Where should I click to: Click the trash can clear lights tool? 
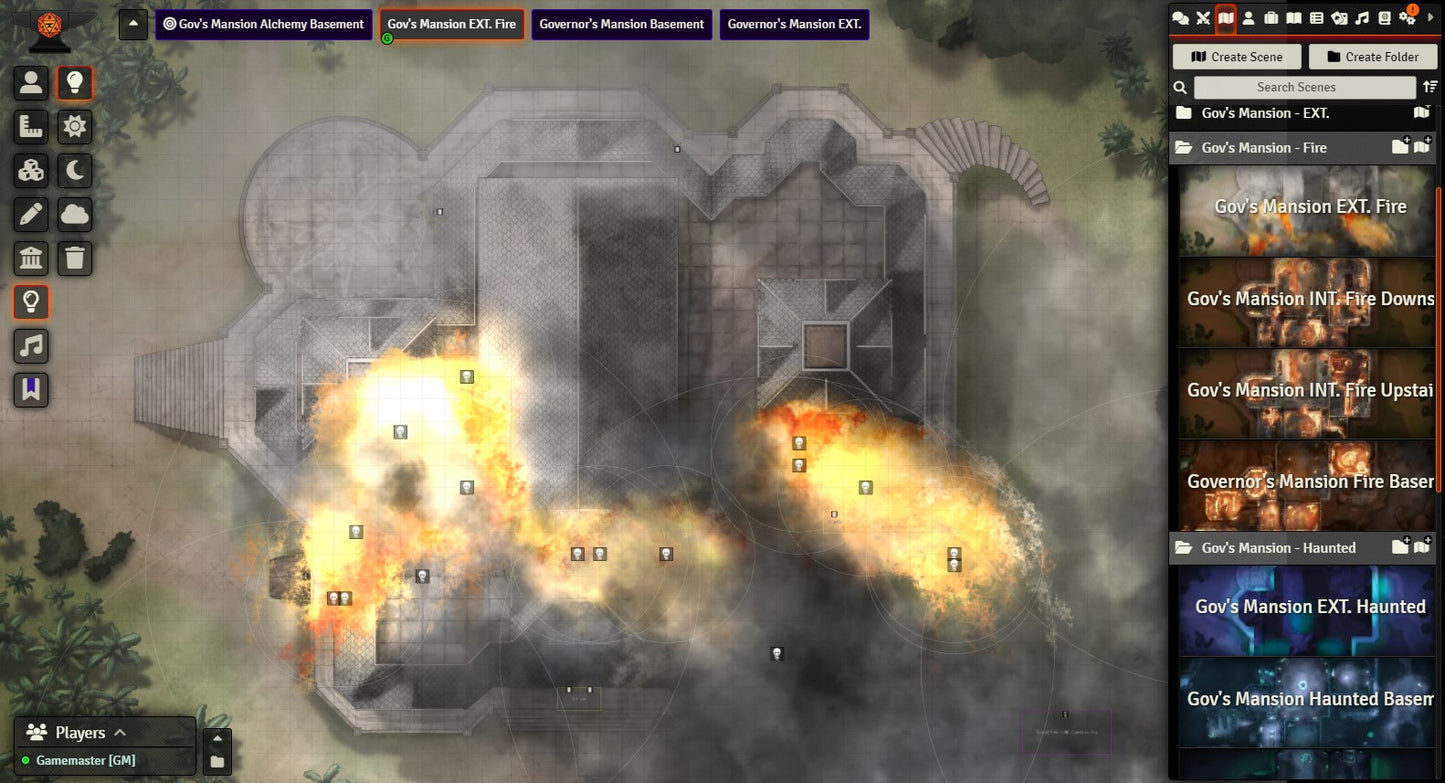[75, 258]
